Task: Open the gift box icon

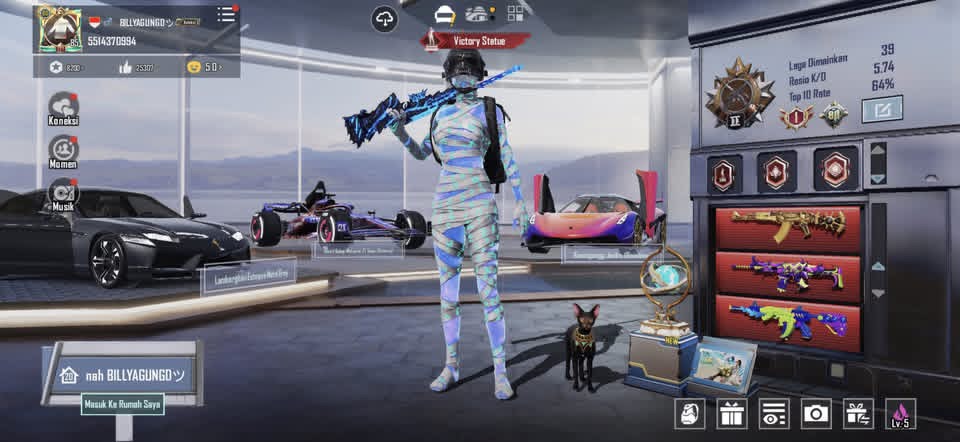Action: coord(731,412)
